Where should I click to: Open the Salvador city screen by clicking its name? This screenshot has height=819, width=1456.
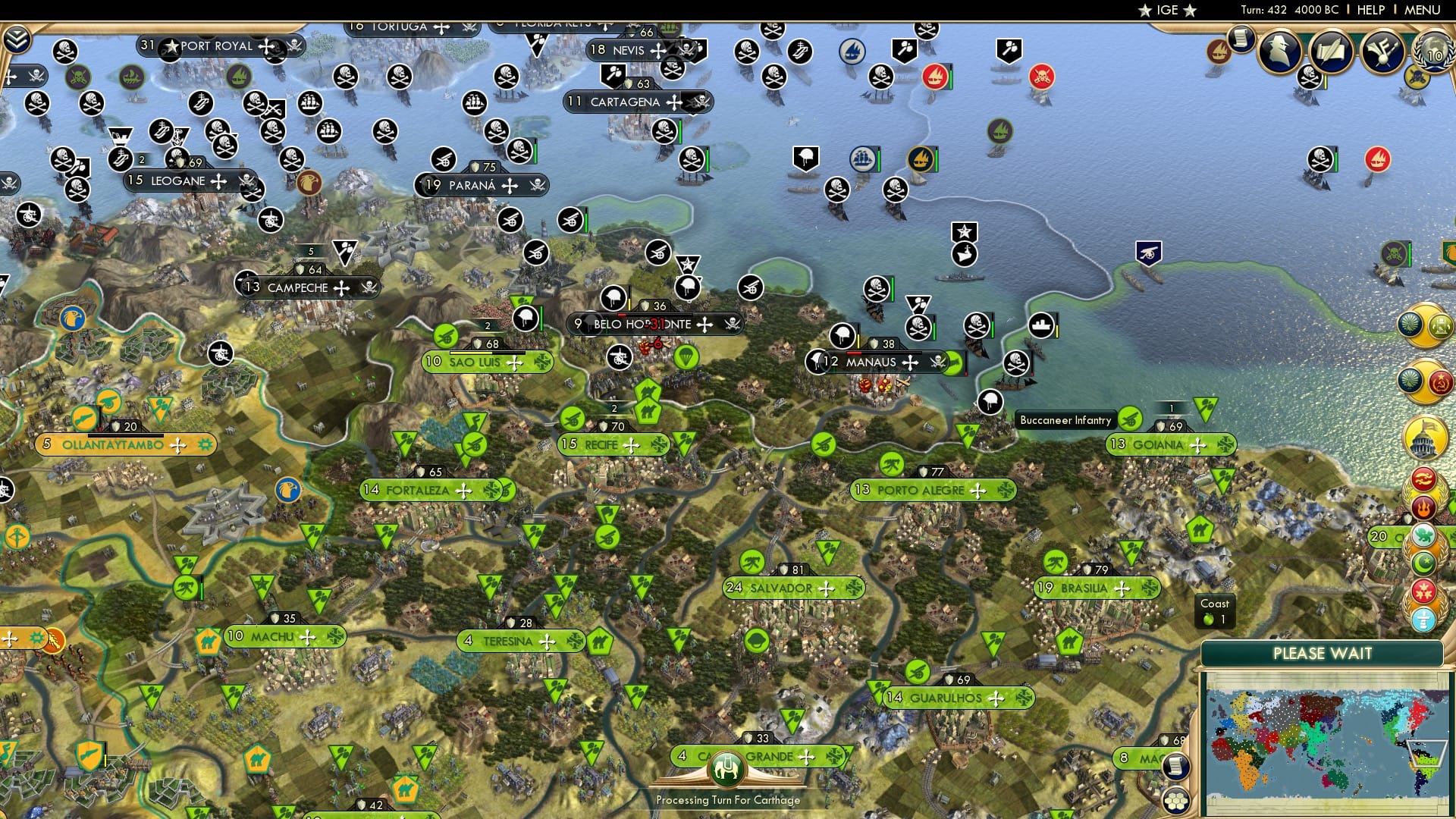[x=781, y=588]
